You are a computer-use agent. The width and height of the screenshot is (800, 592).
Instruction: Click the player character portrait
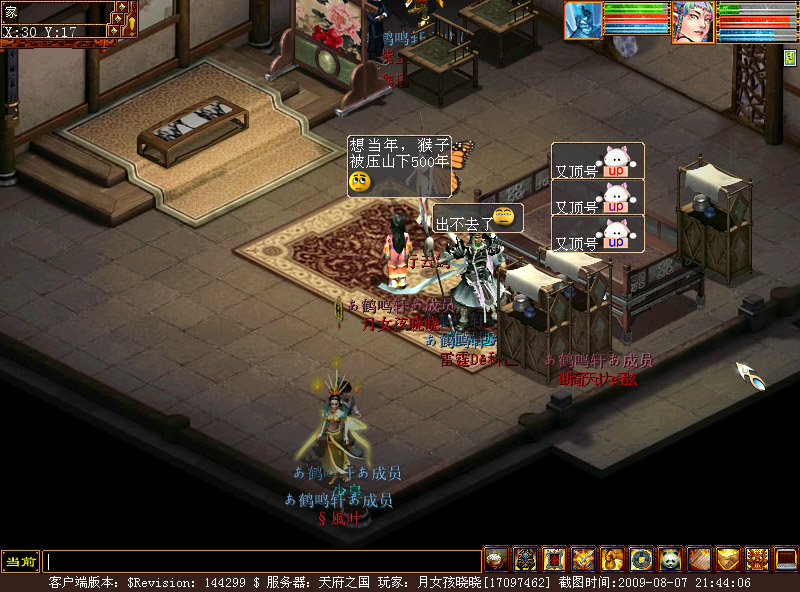click(x=691, y=21)
